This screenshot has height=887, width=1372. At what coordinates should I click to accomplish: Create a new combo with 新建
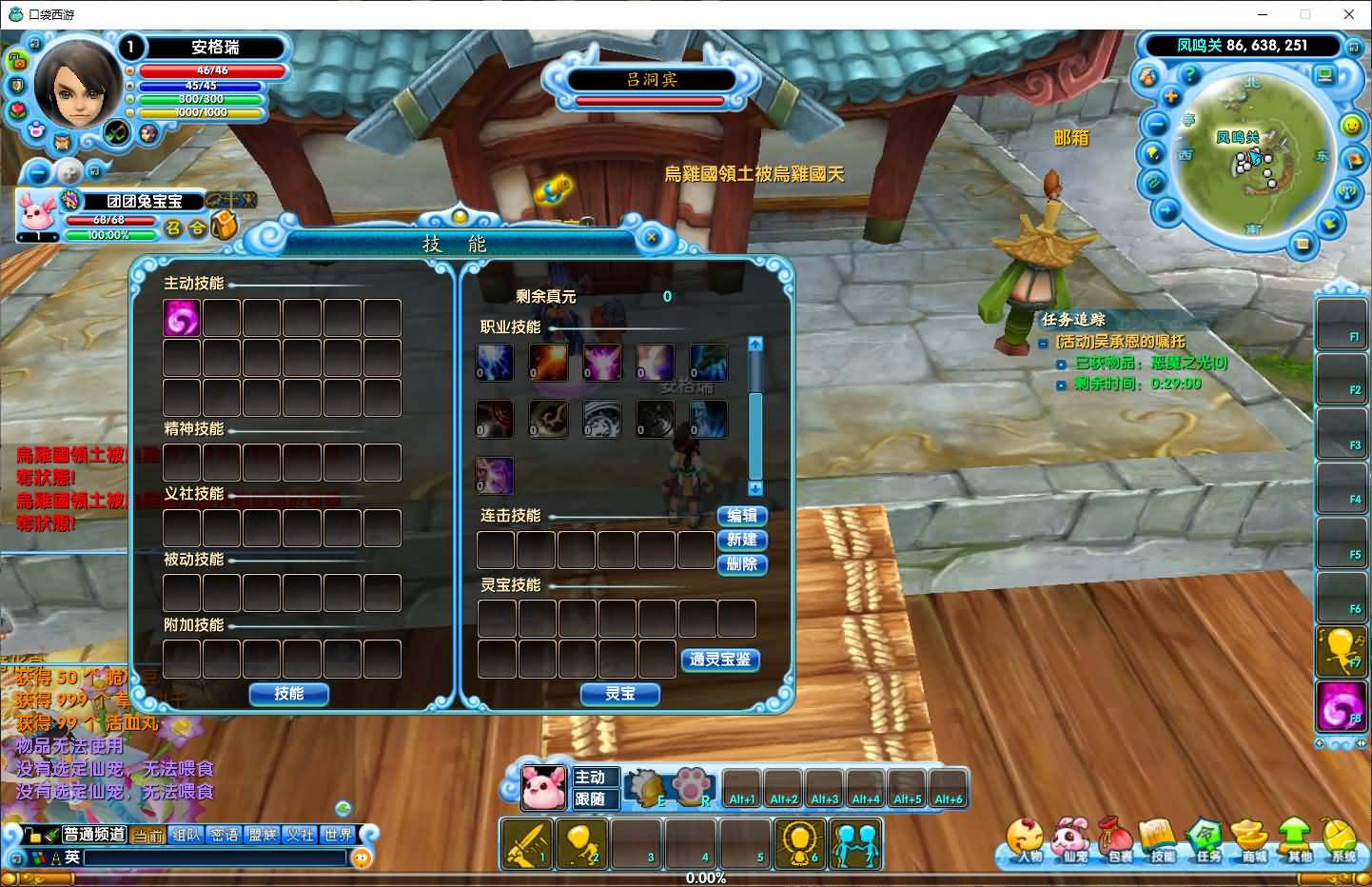[x=741, y=540]
